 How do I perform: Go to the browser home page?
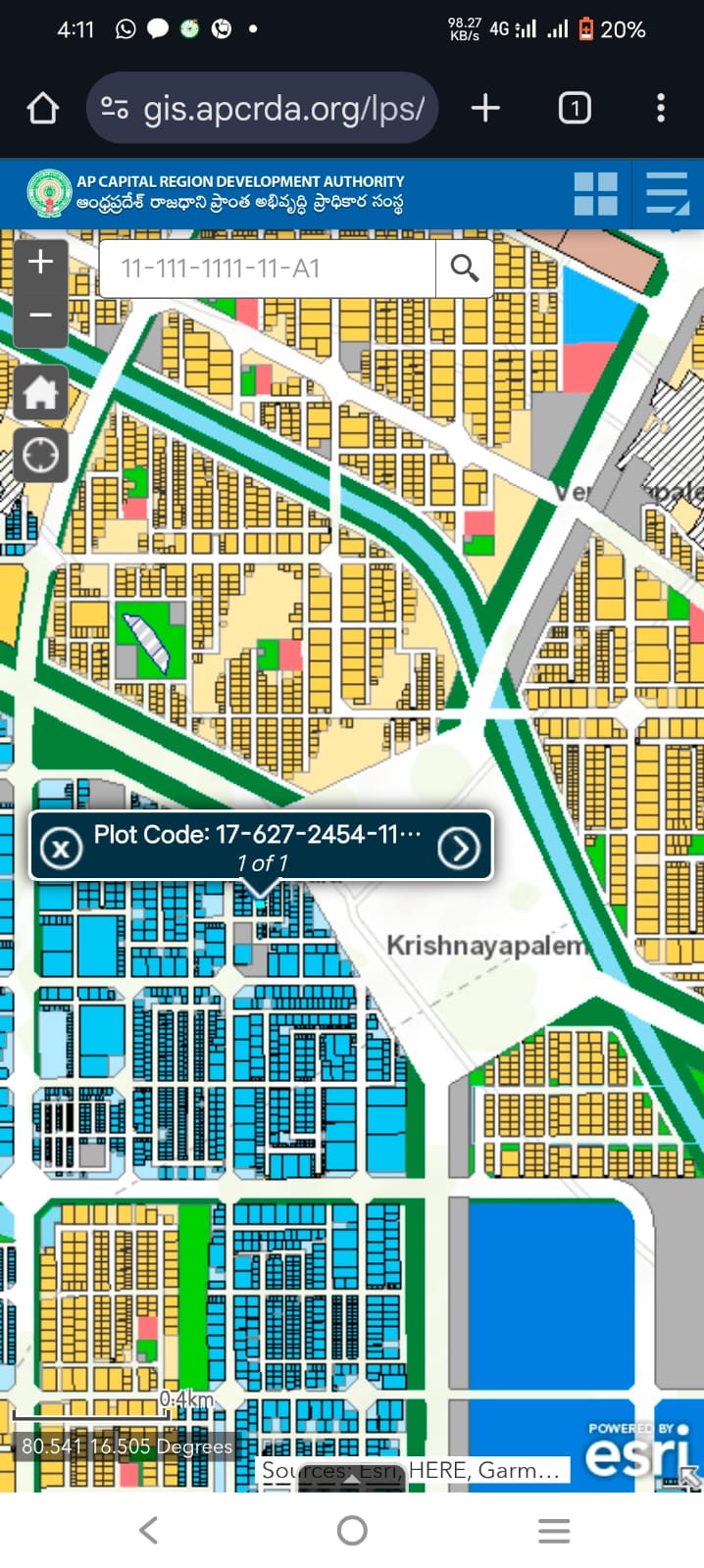[42, 108]
